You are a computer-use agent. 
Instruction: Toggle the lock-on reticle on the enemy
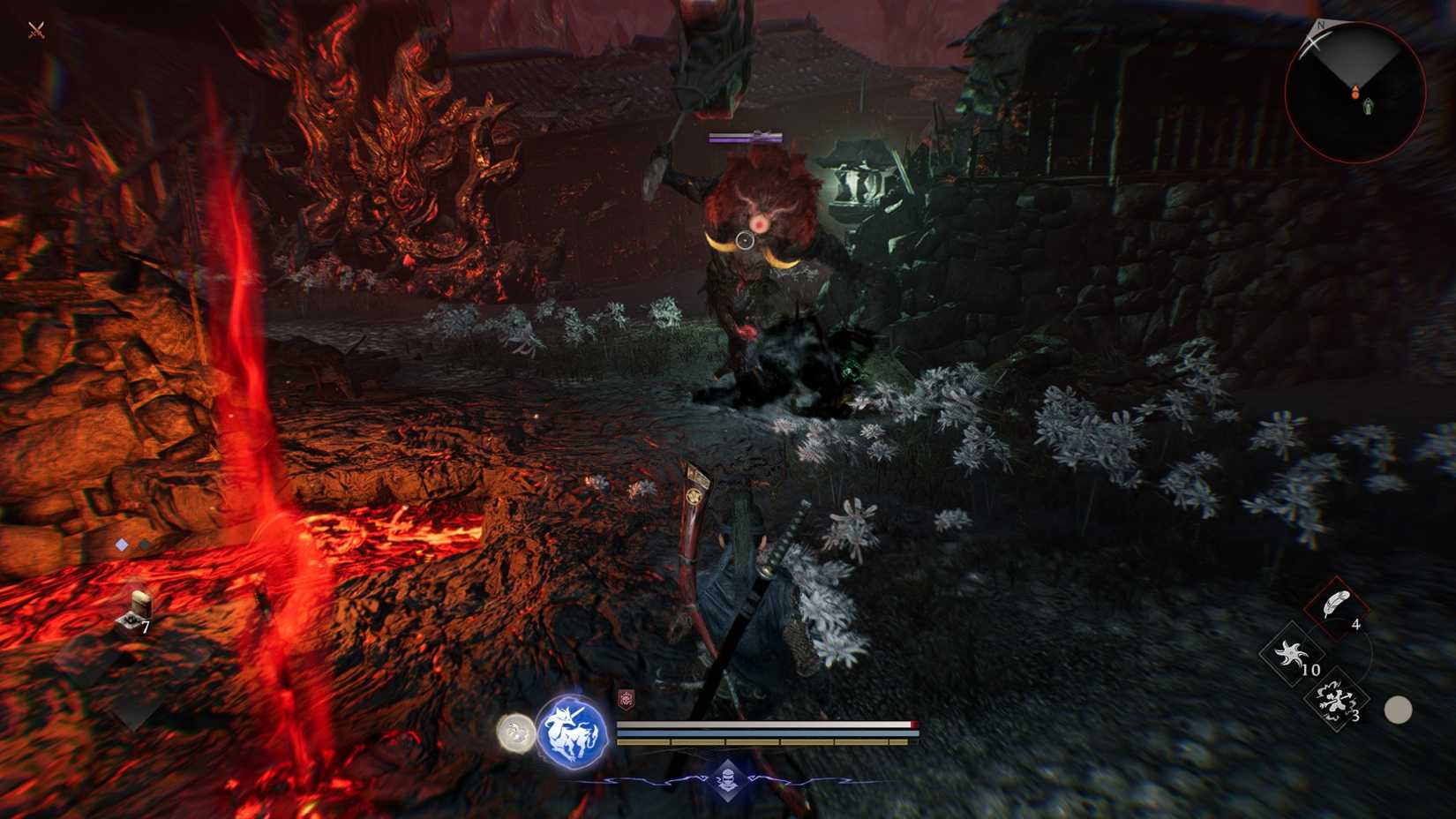tap(747, 238)
